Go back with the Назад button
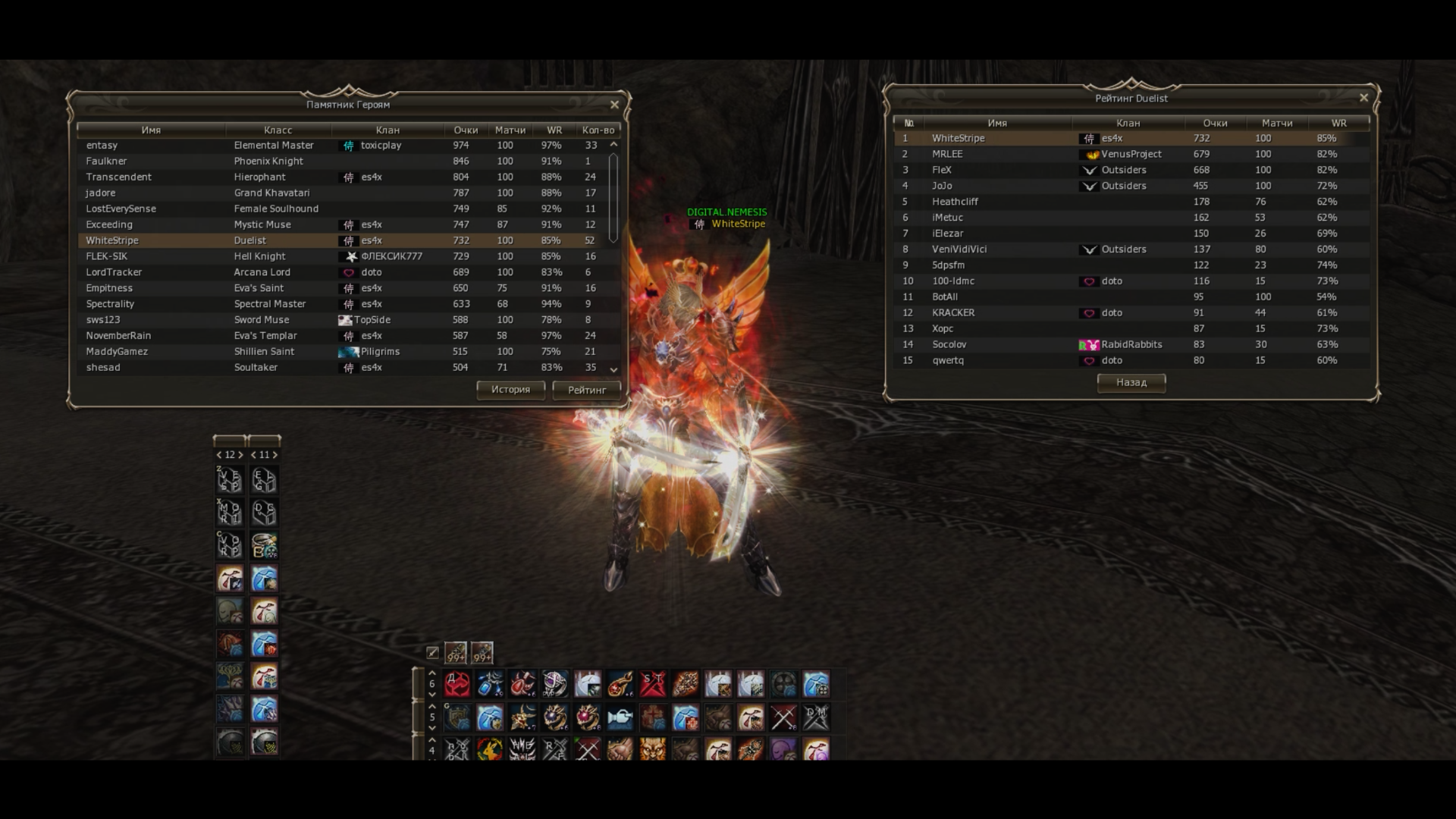This screenshot has height=819, width=1456. (x=1131, y=383)
